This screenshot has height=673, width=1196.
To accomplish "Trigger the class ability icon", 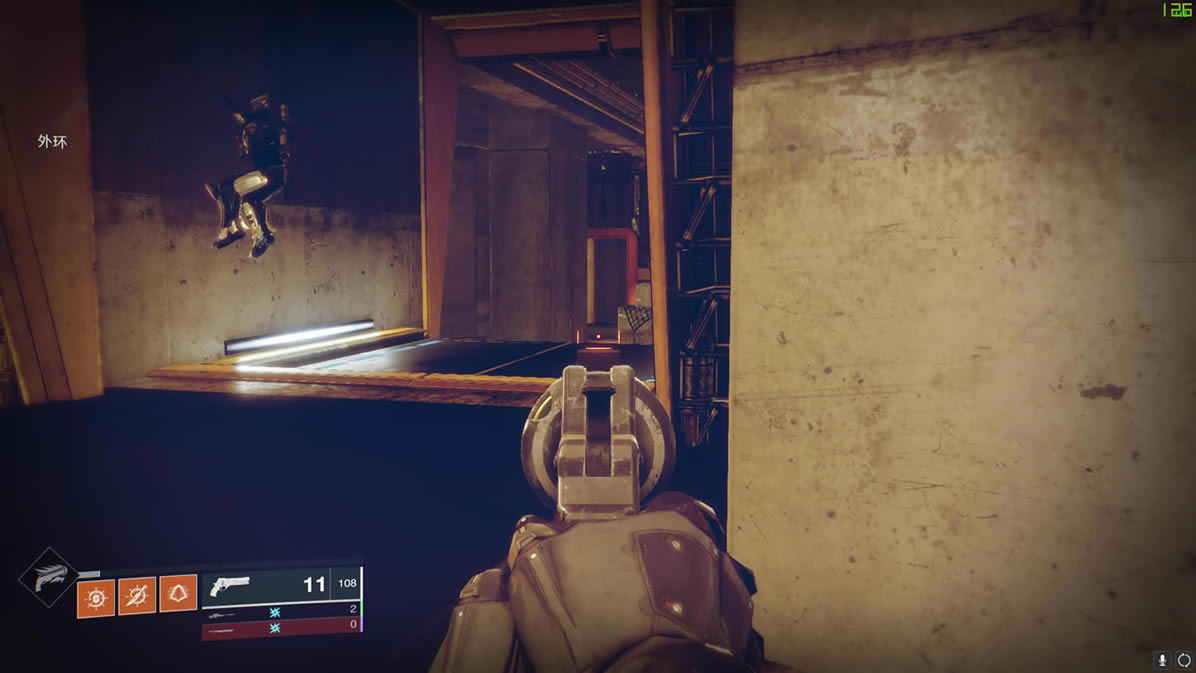I will point(178,595).
